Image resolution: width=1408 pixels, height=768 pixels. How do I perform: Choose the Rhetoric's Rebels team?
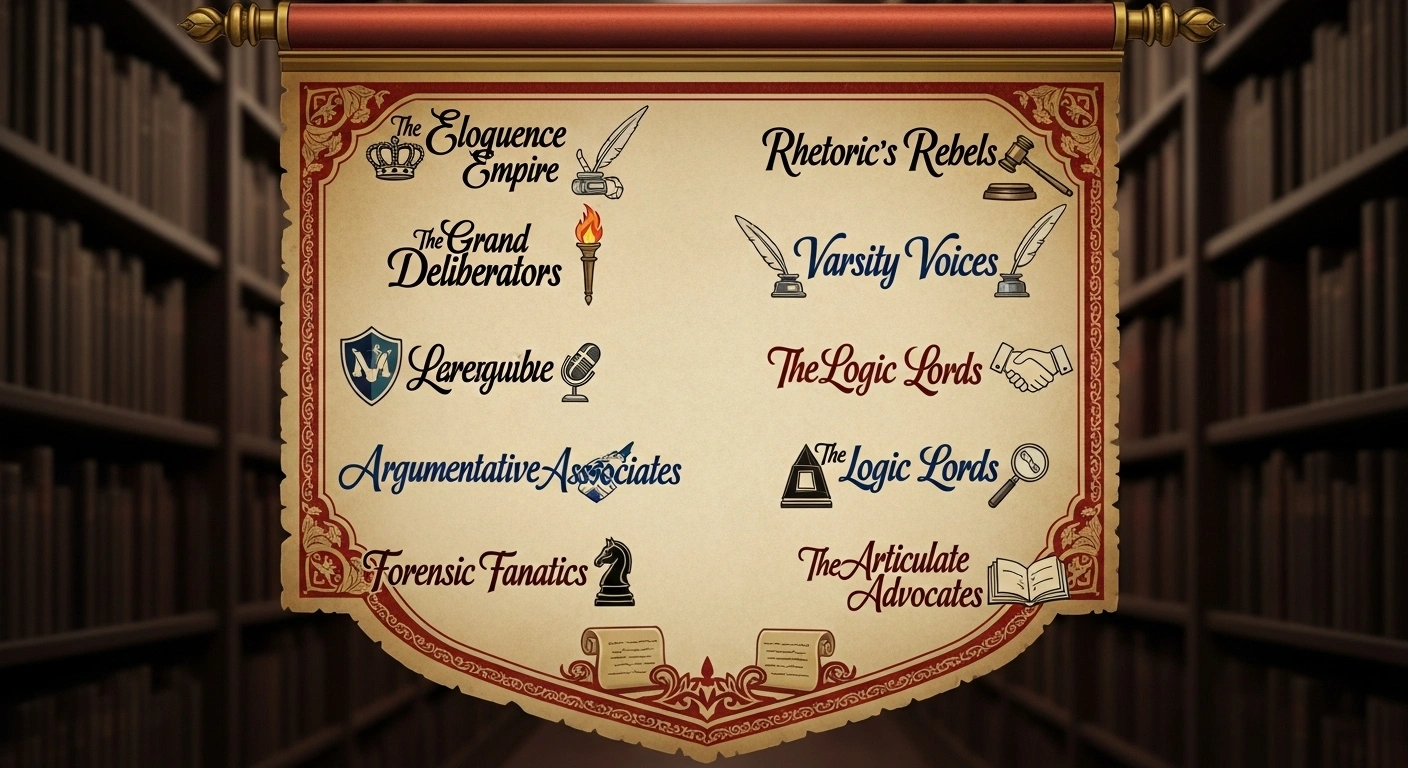tap(880, 154)
